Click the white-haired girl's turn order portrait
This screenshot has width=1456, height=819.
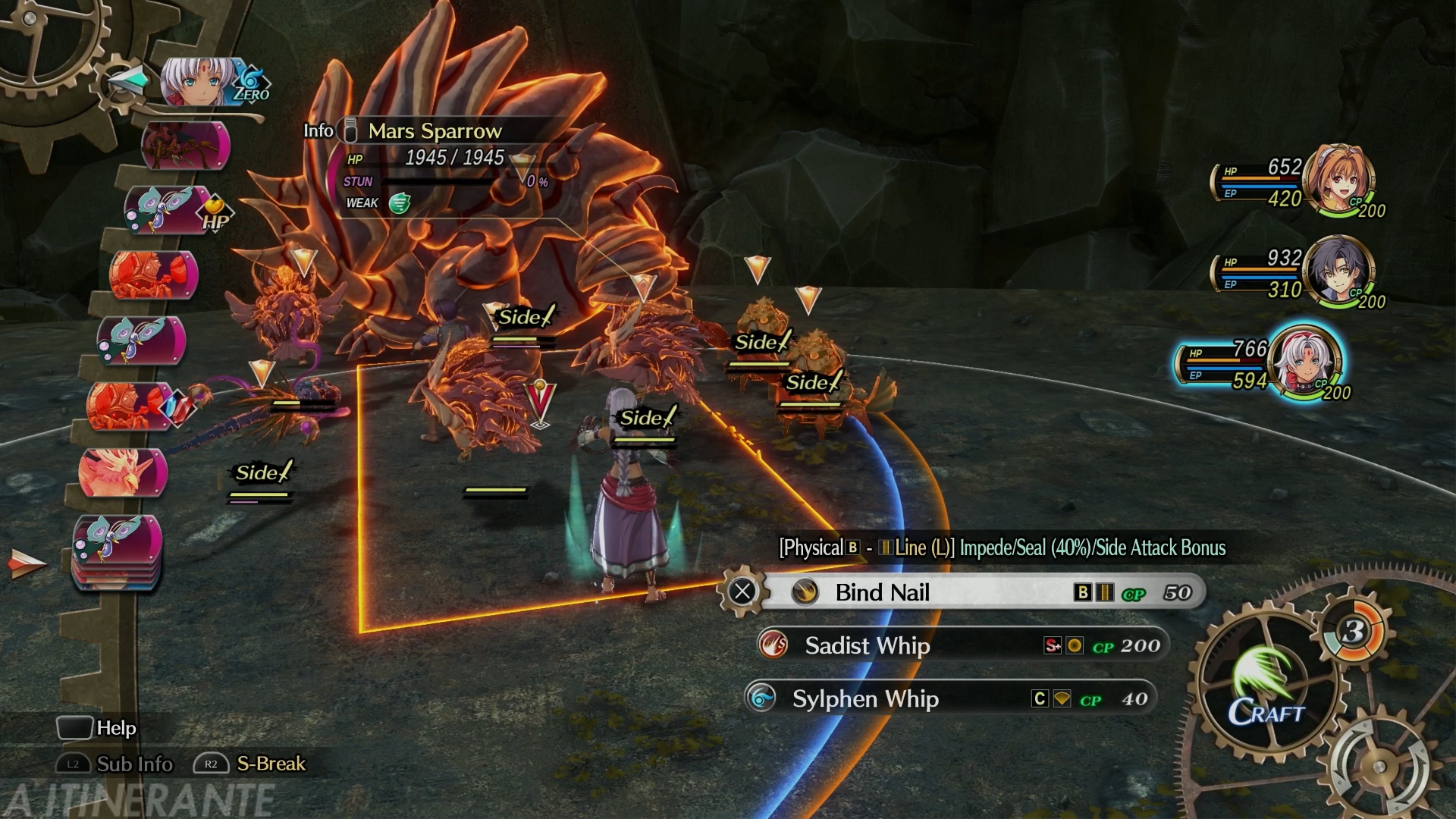199,82
